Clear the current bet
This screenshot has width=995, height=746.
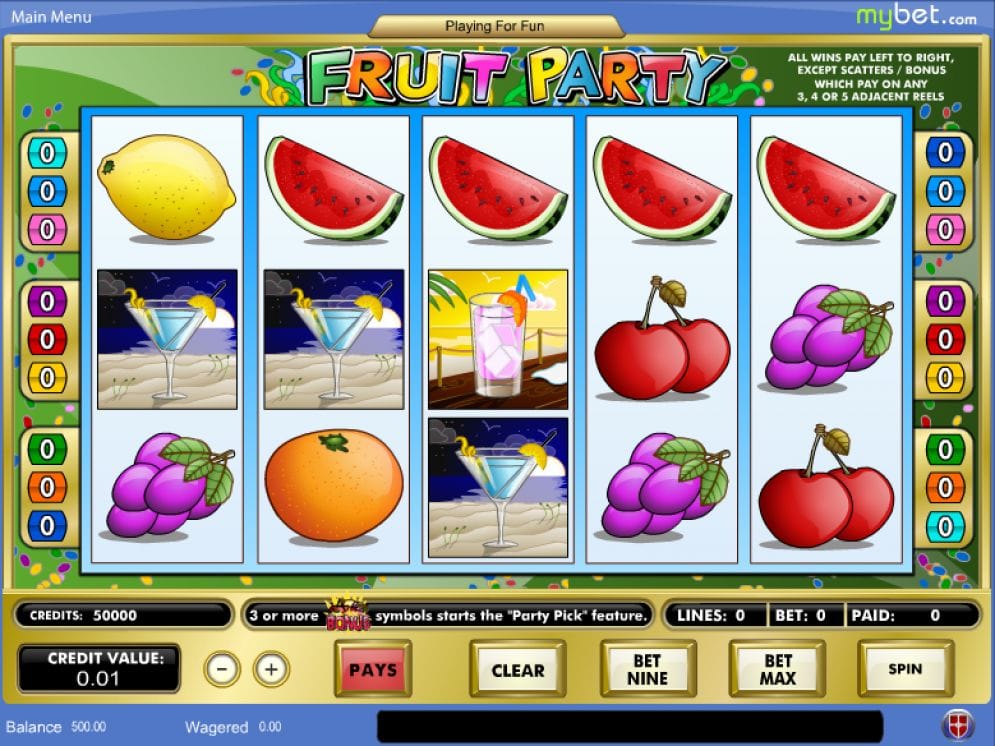click(517, 670)
